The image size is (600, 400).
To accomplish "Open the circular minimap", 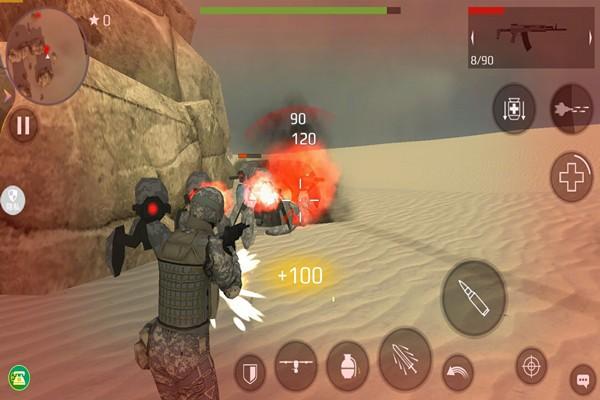I will pos(46,56).
